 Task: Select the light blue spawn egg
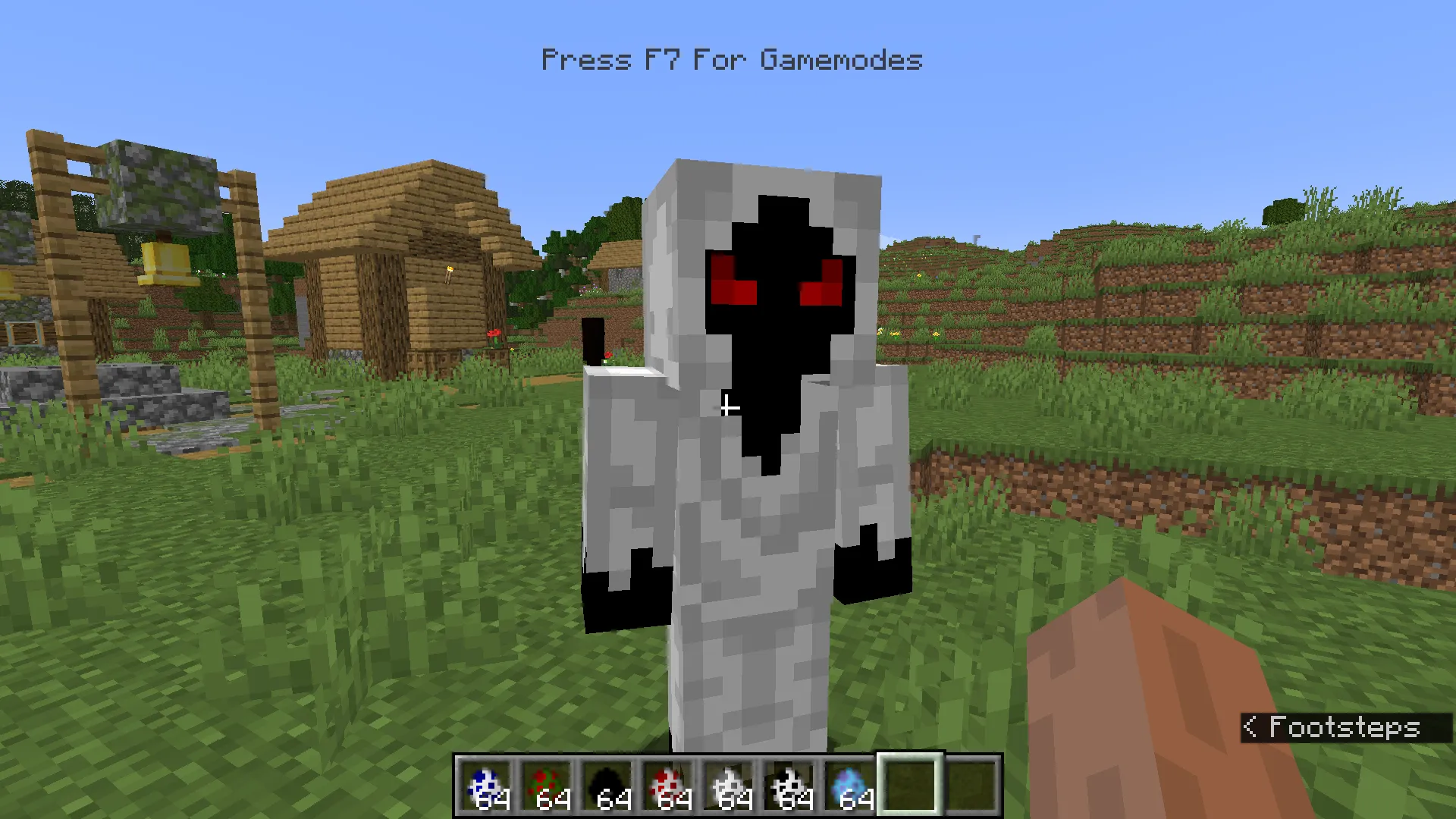pyautogui.click(x=852, y=781)
